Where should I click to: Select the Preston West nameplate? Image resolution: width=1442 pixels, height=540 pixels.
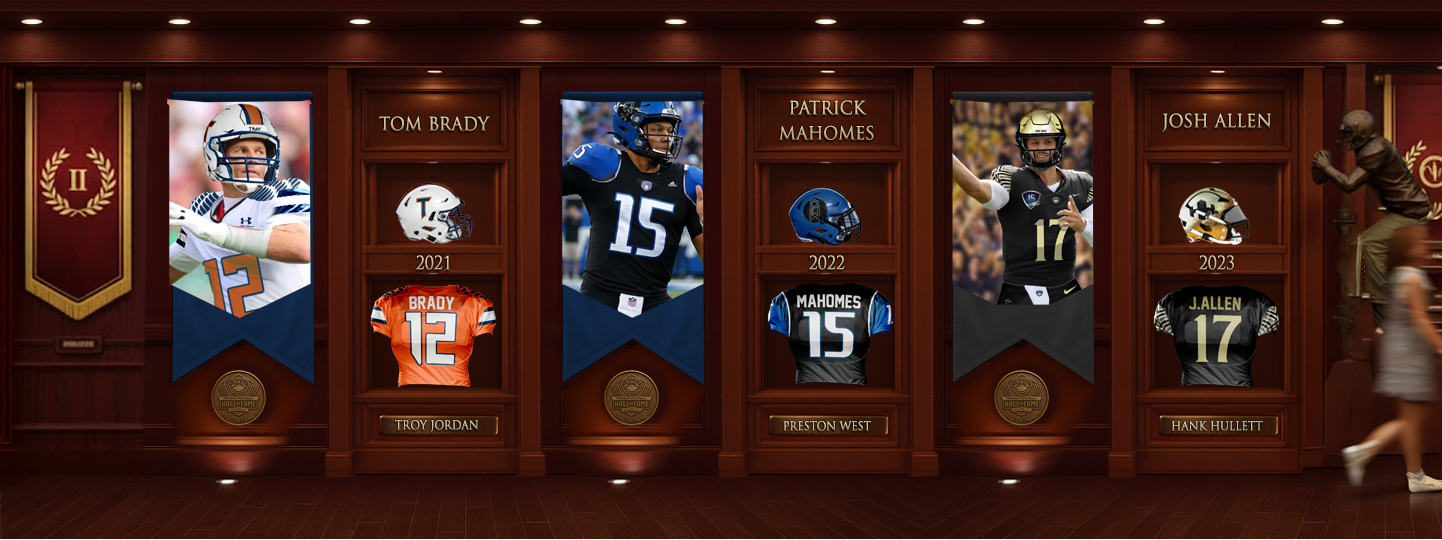(x=827, y=425)
